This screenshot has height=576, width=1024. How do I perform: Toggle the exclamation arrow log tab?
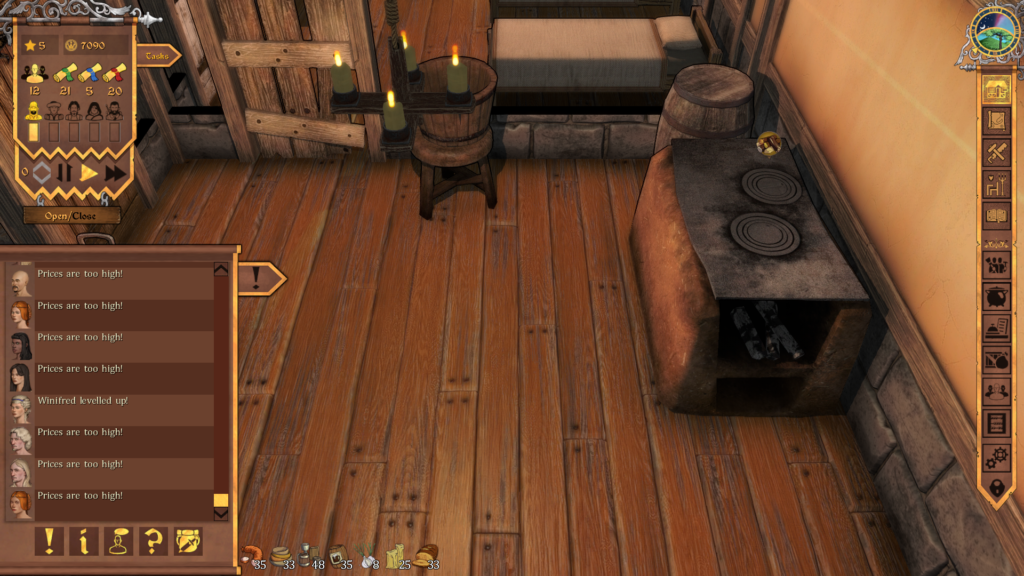coord(259,278)
